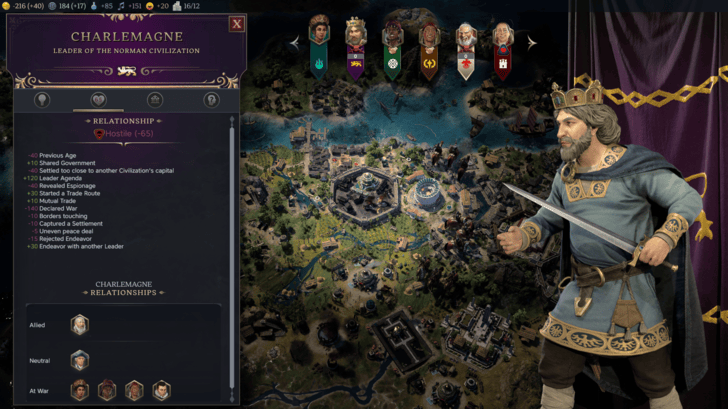Select the white-bearded leader with the cream banner
This screenshot has height=409, width=728.
point(466,45)
